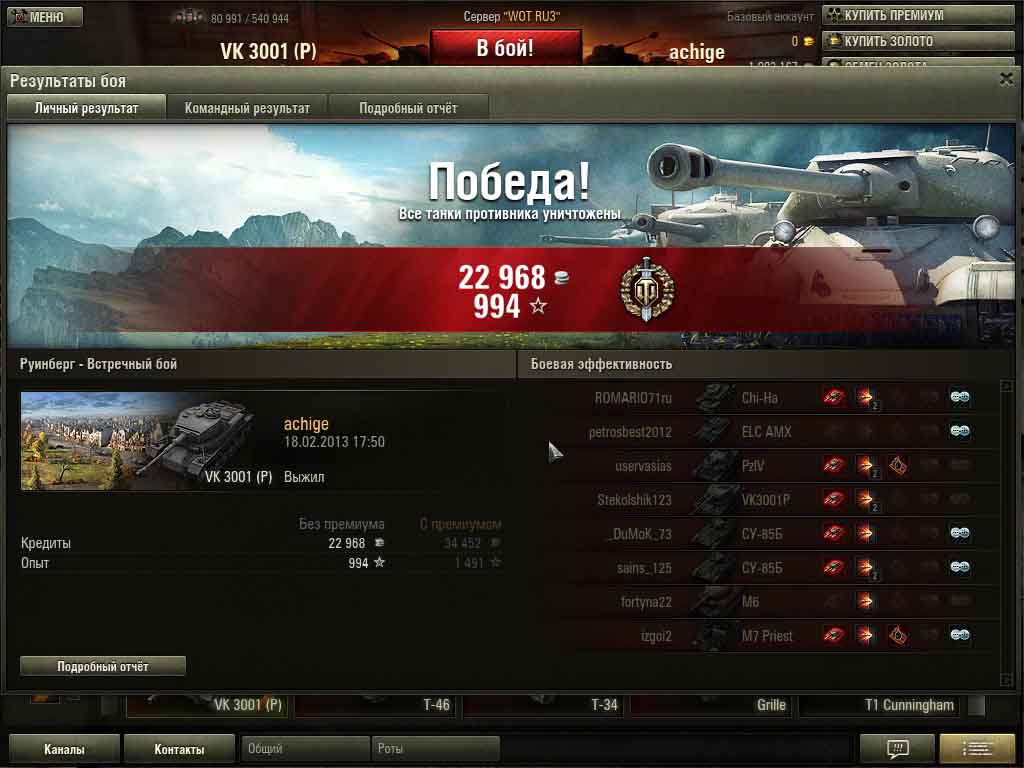Viewport: 1024px width, 768px height.
Task: Switch to the Командный результат tab
Action: tap(247, 108)
